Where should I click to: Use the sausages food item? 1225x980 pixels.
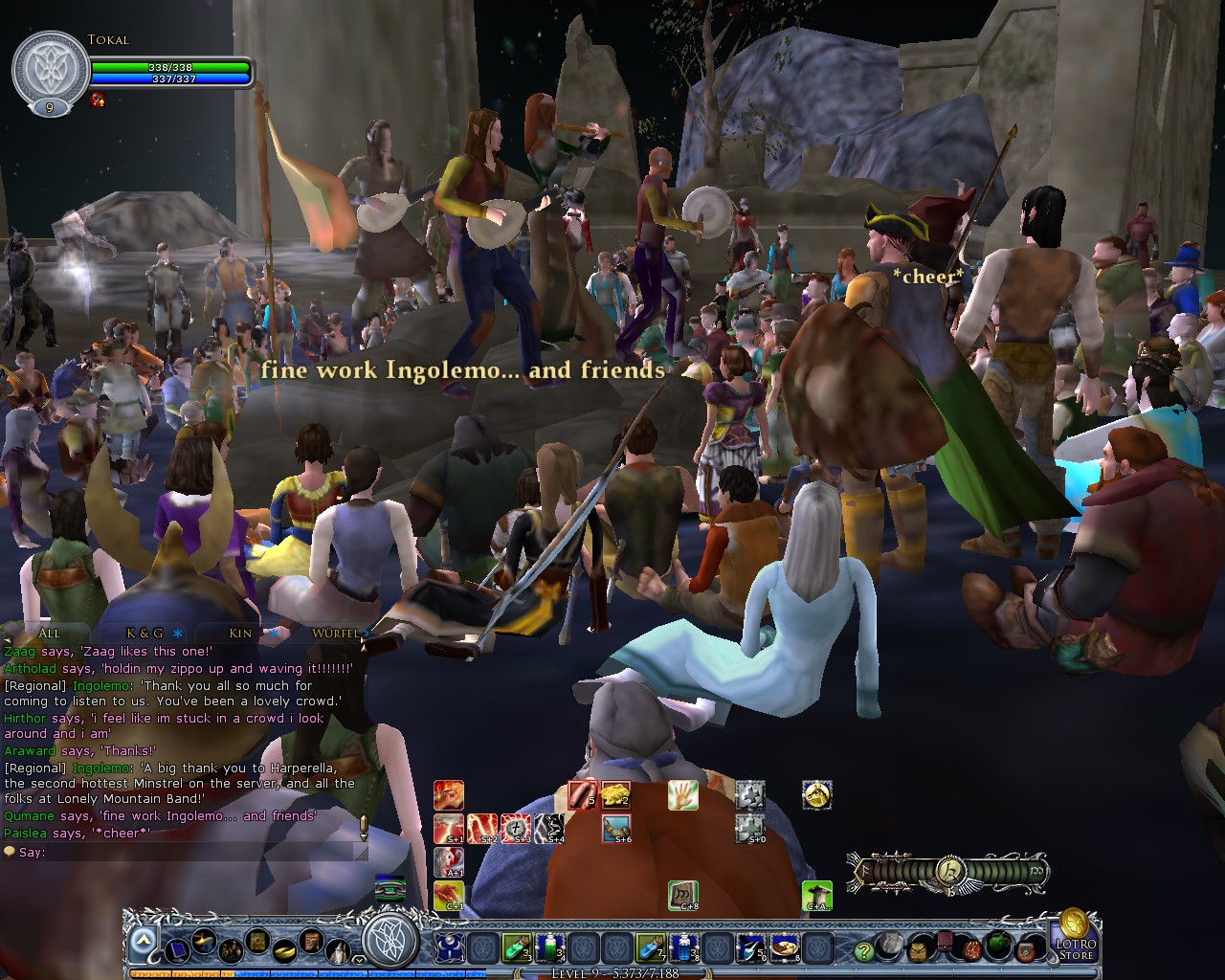click(583, 795)
